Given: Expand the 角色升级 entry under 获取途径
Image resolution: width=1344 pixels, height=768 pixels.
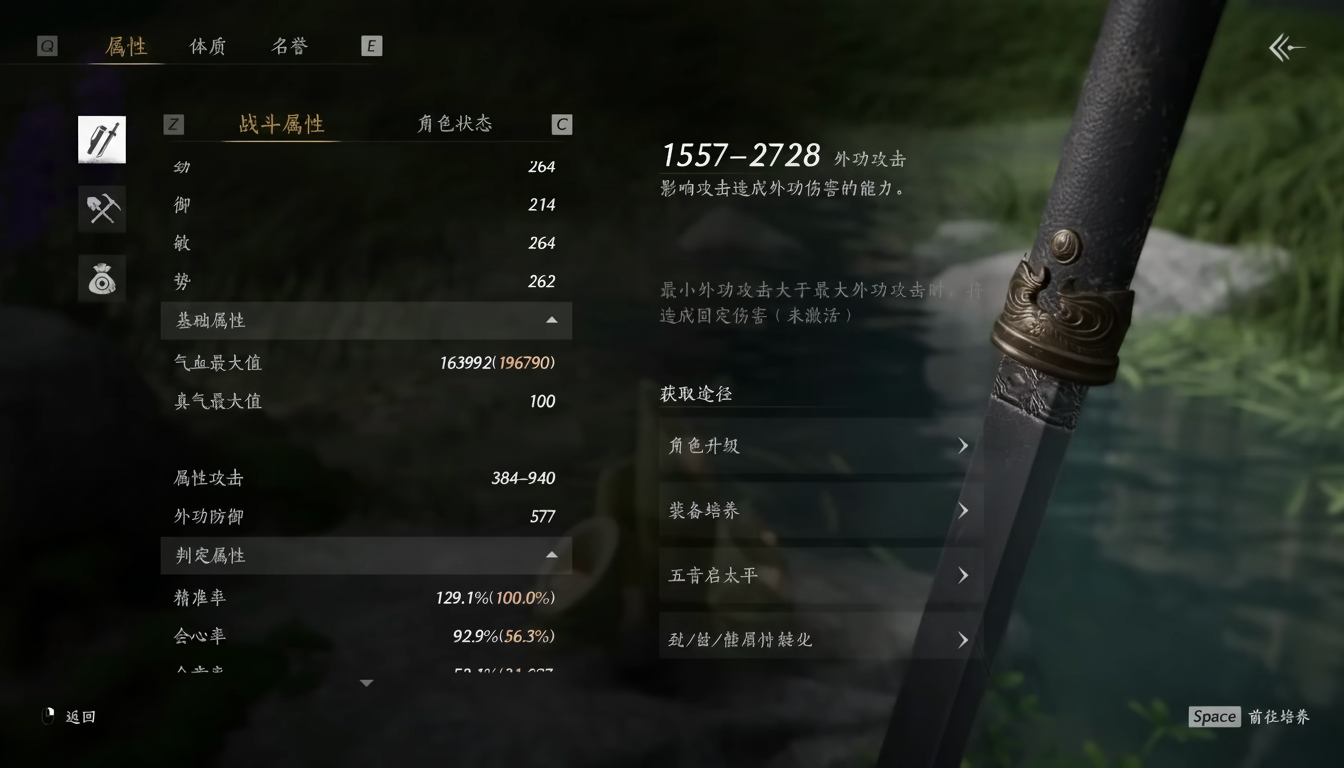Looking at the screenshot, I should tap(820, 446).
